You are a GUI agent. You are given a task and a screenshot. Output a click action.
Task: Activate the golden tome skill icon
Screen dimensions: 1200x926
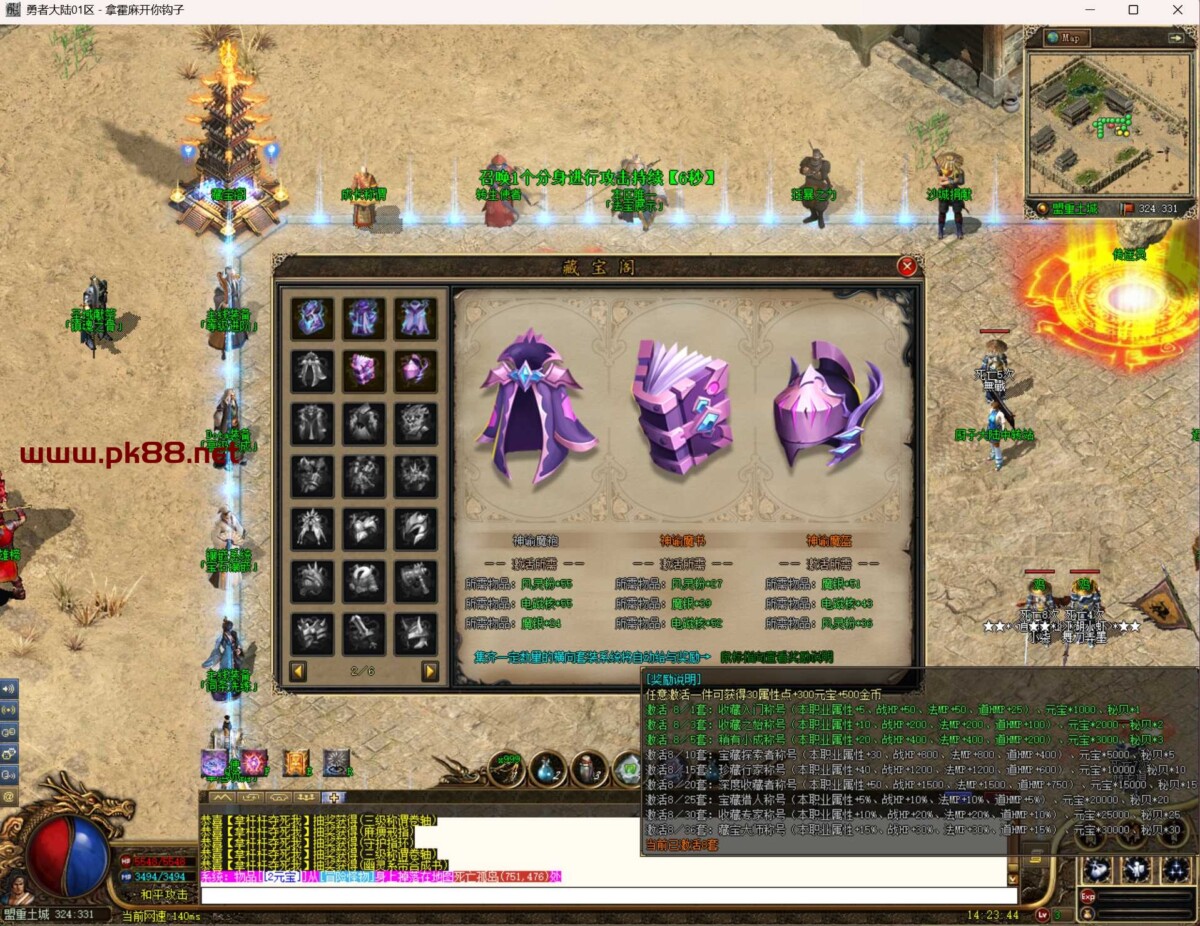coord(295,764)
